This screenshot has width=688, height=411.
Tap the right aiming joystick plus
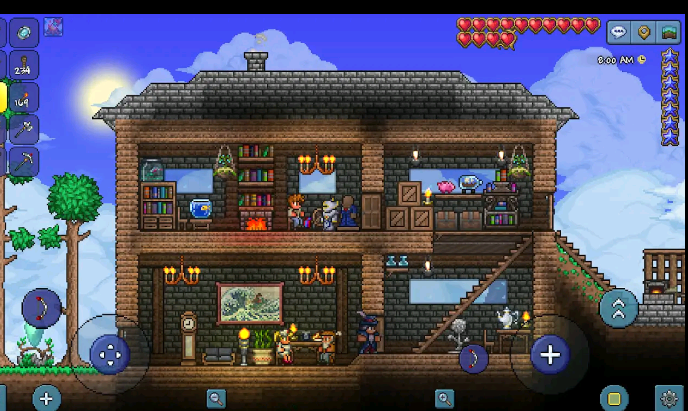coord(549,353)
